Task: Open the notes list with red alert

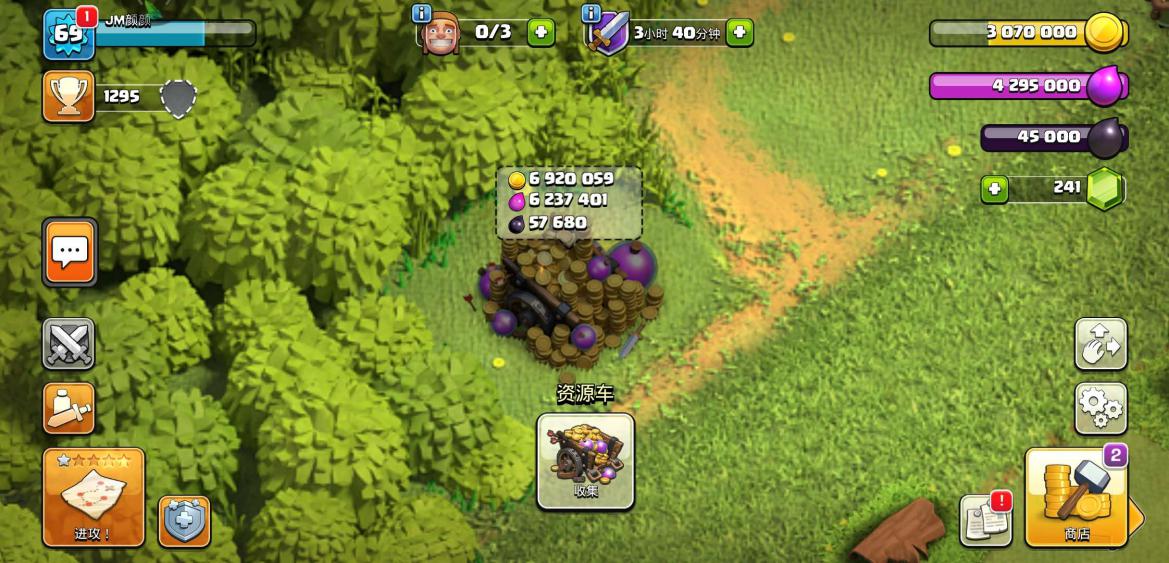Action: 985,520
